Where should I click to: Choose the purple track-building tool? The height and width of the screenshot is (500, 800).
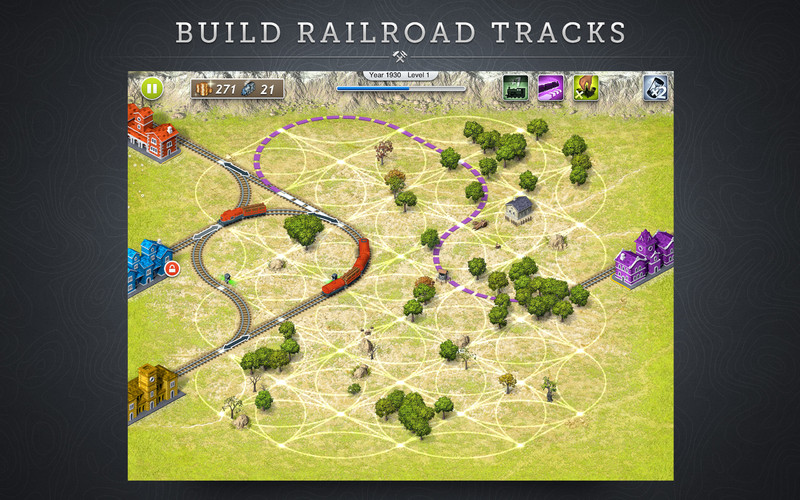[x=551, y=88]
